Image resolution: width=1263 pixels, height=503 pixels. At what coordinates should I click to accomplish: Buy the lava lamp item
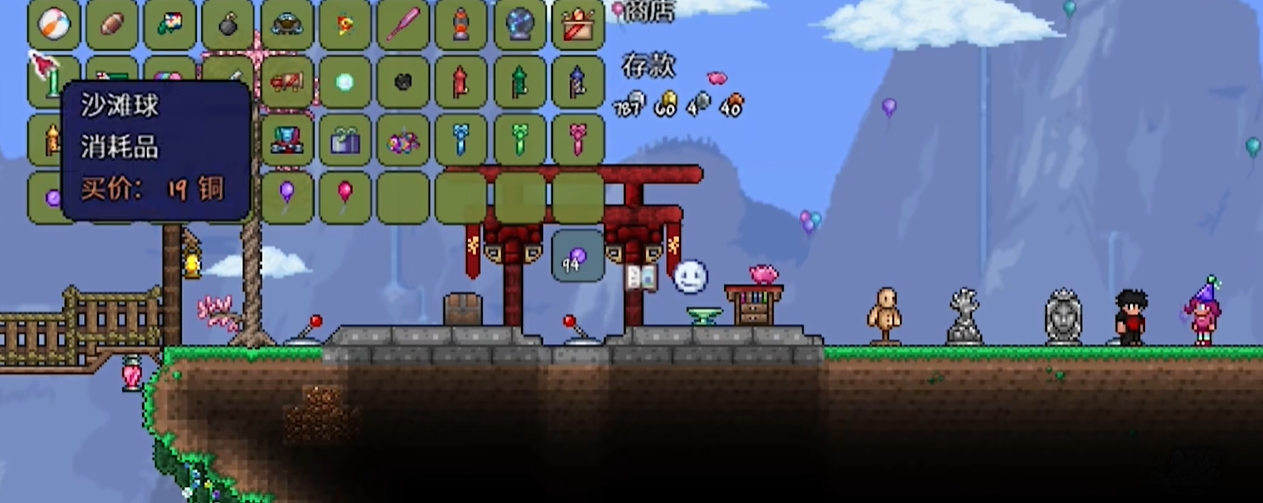click(461, 25)
